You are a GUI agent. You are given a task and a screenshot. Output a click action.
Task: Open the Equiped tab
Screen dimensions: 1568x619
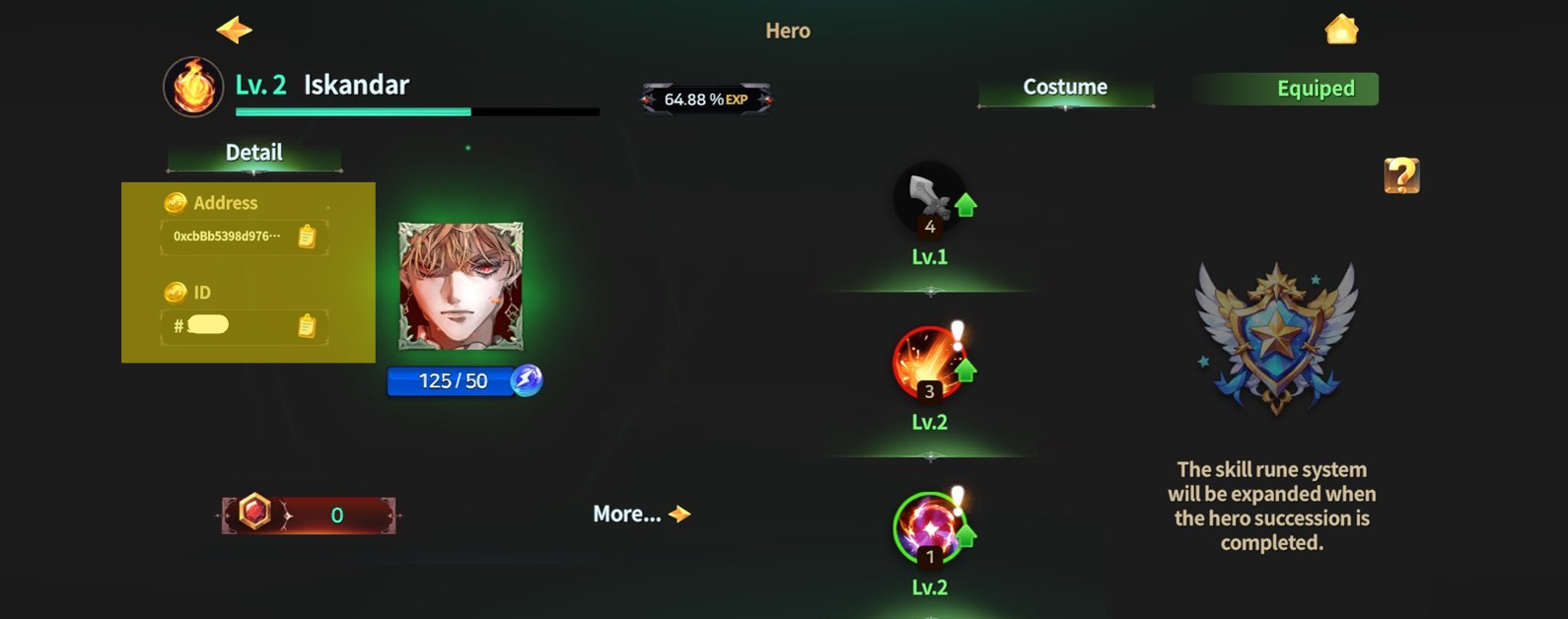click(1315, 89)
